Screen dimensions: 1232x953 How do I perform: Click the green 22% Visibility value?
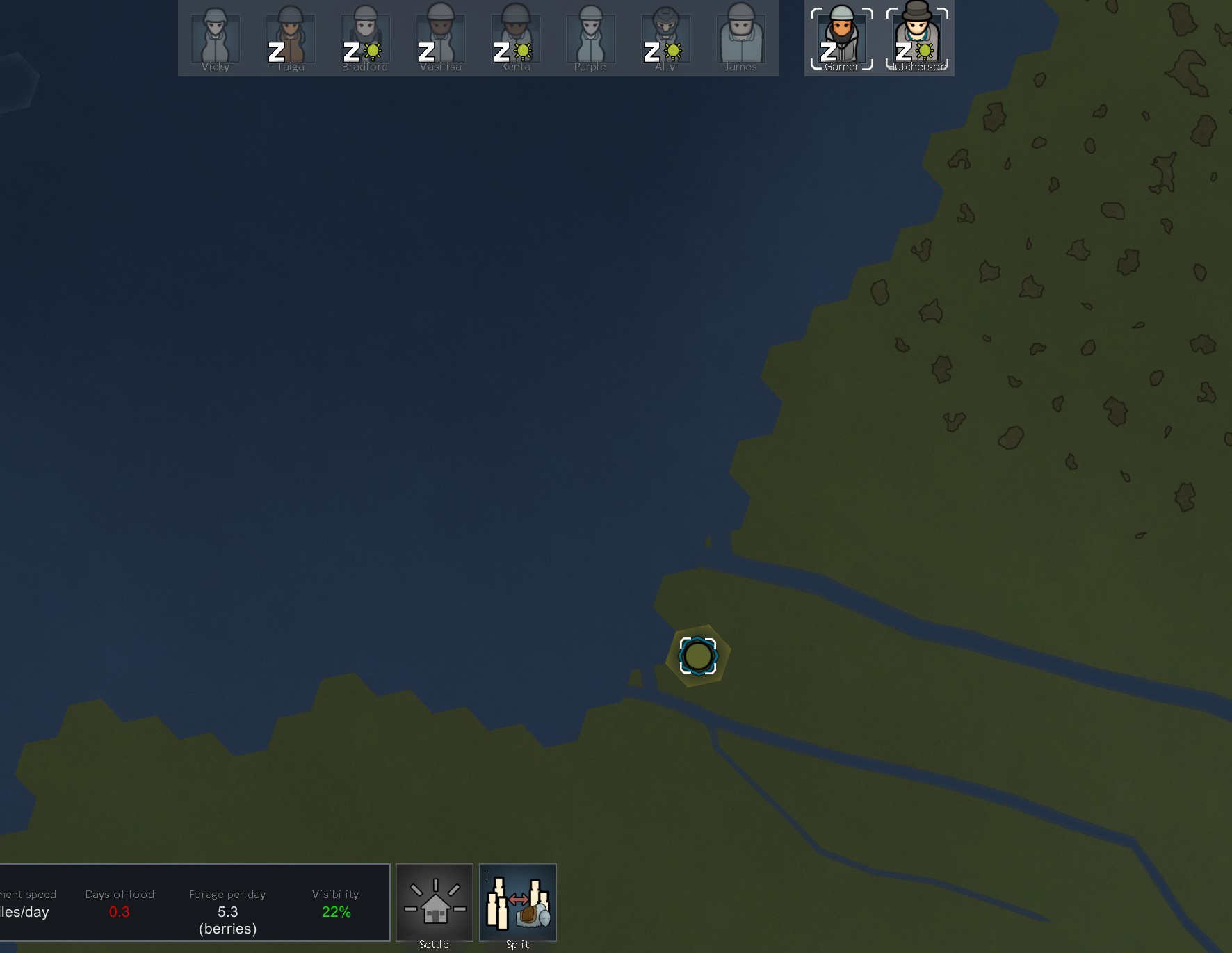[337, 912]
